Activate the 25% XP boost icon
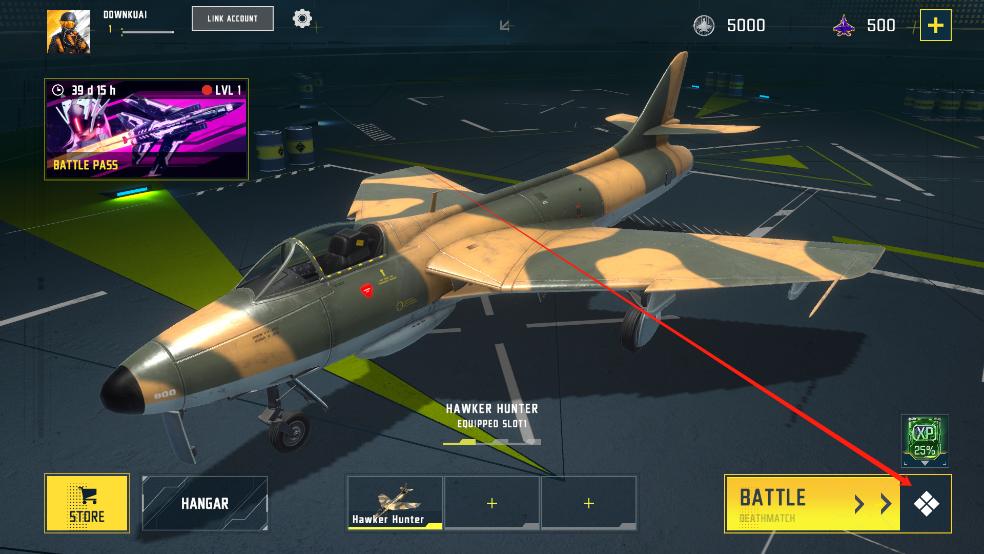Screen dimensions: 984x554 point(923,438)
